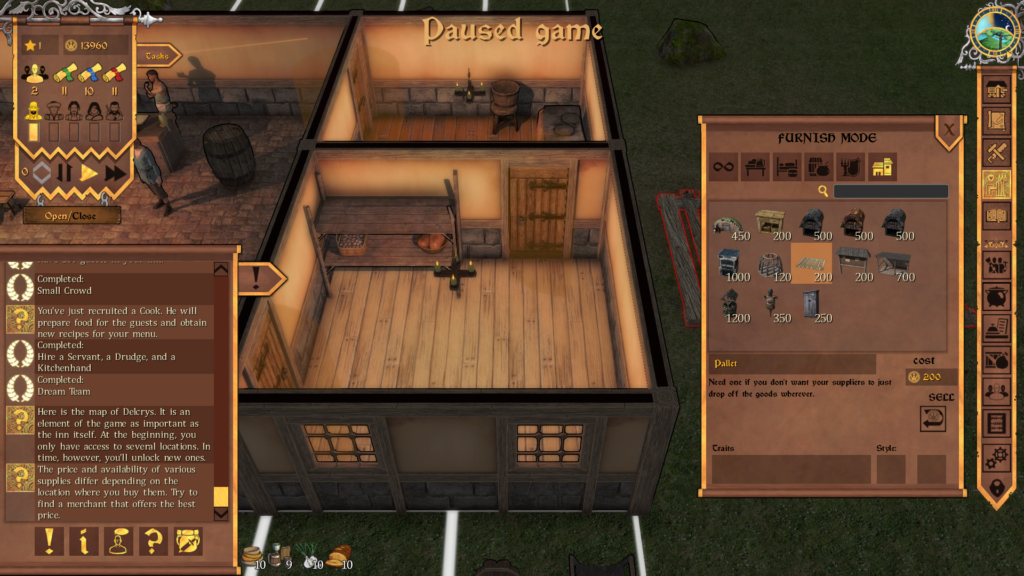Show all furniture with the infinity tab
The height and width of the screenshot is (576, 1024).
(x=723, y=167)
